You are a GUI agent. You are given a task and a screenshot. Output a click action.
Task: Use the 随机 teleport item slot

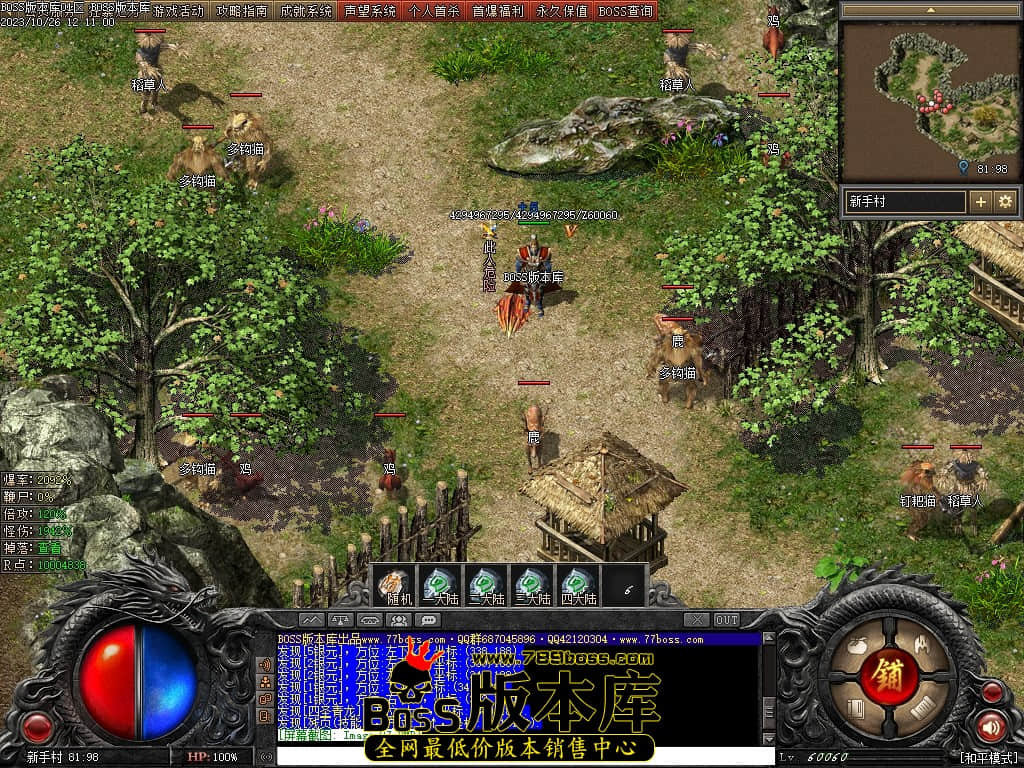(394, 585)
